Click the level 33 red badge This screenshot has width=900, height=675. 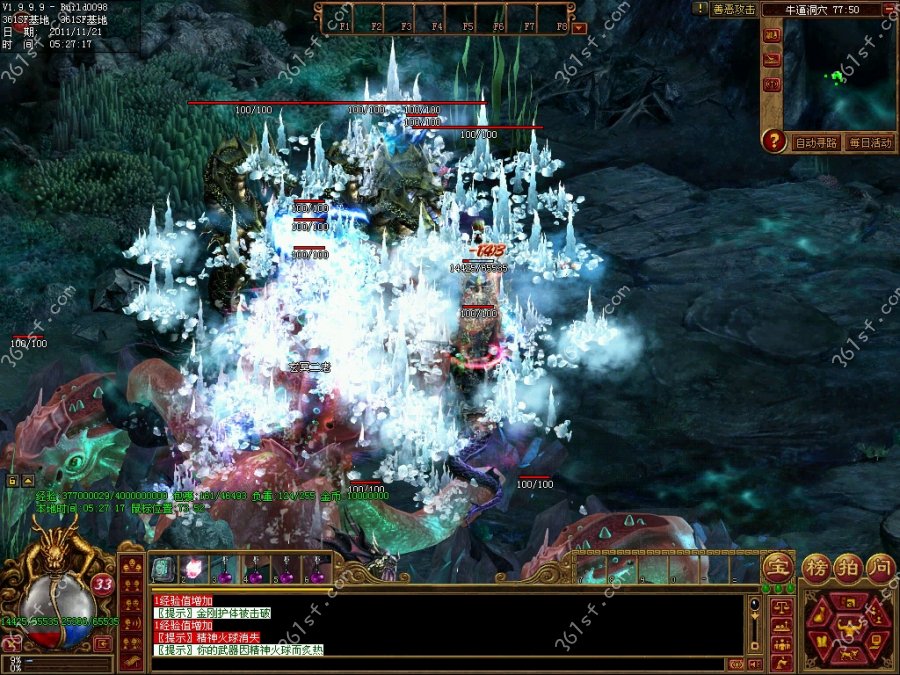[x=102, y=583]
